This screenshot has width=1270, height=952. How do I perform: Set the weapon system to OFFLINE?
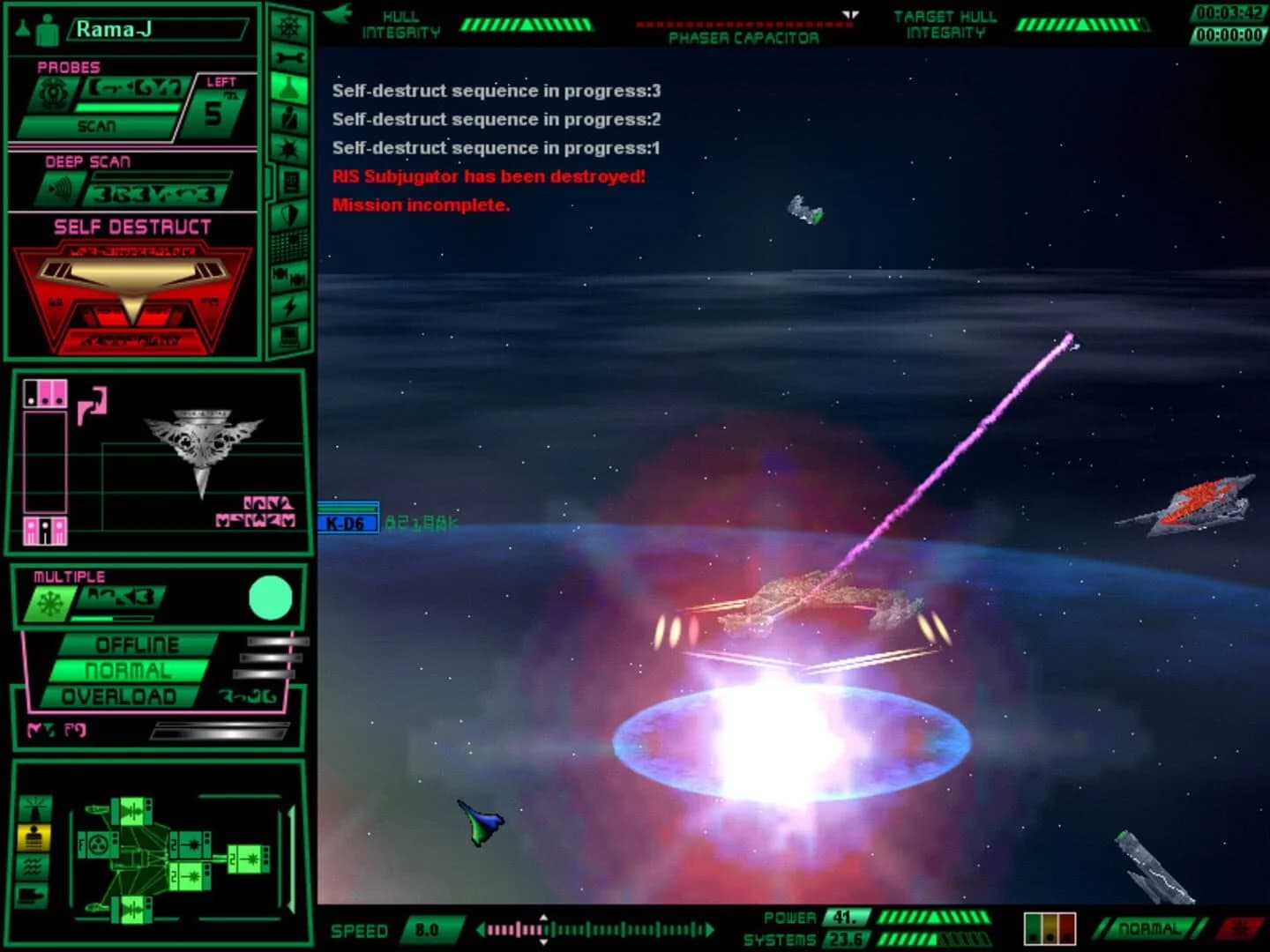137,644
